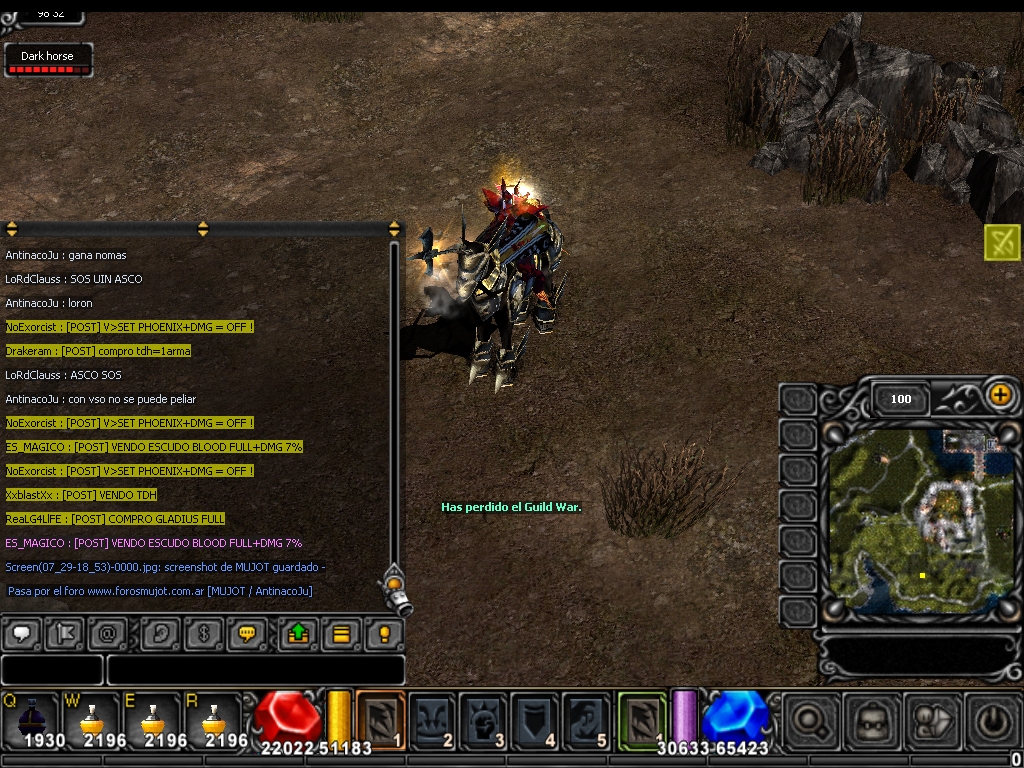The height and width of the screenshot is (768, 1024).
Task: Click the power system menu button
Action: point(990,720)
